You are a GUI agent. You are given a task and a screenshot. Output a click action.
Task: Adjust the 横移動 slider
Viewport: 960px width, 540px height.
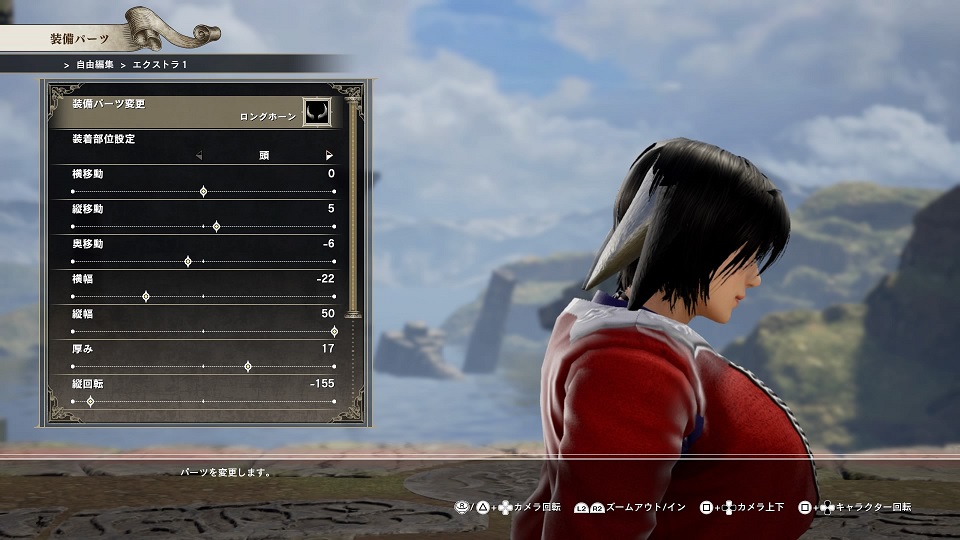coord(203,190)
